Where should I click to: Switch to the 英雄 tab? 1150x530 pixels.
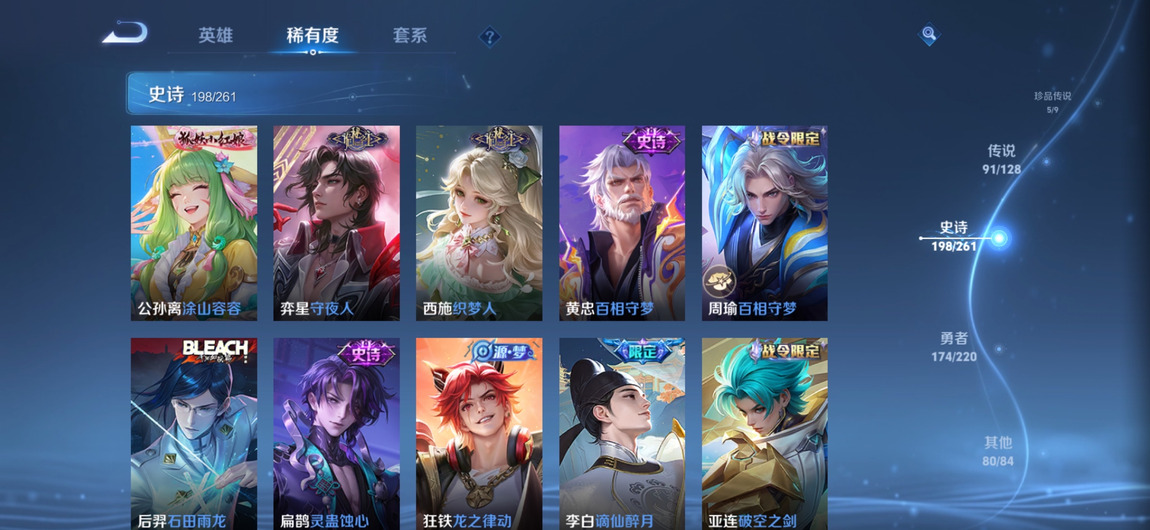215,35
